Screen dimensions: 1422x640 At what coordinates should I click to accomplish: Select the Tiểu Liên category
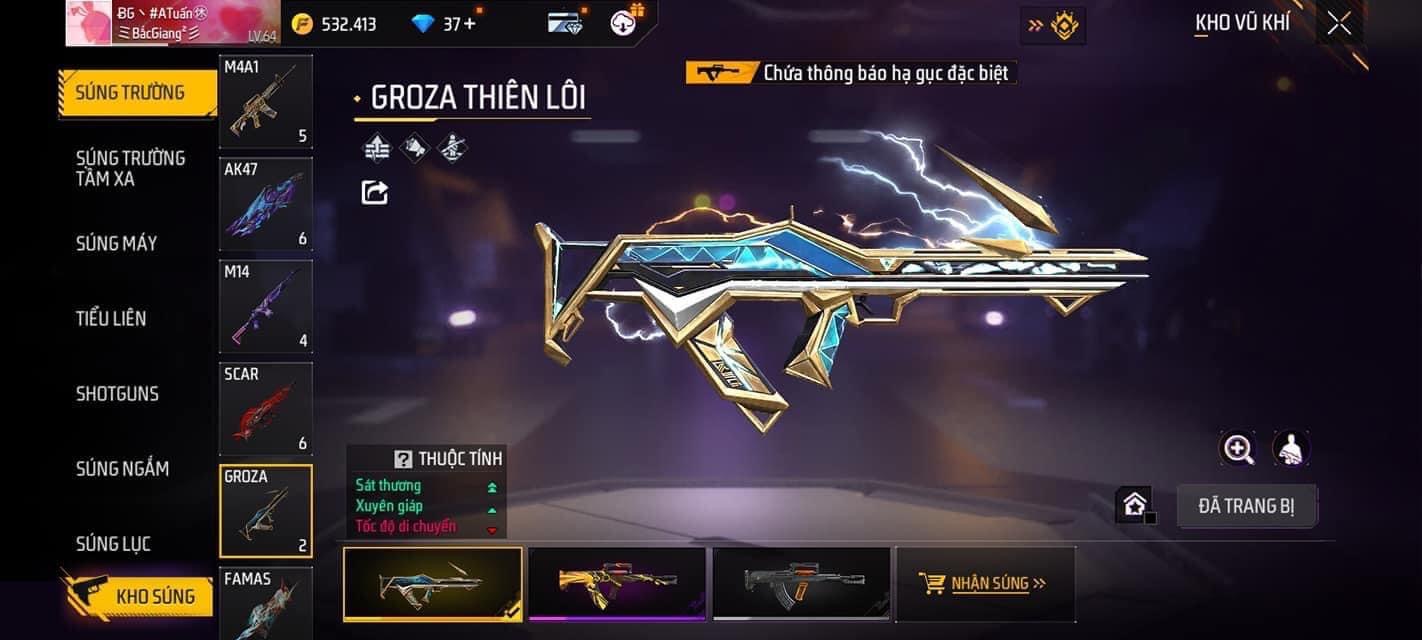(111, 318)
